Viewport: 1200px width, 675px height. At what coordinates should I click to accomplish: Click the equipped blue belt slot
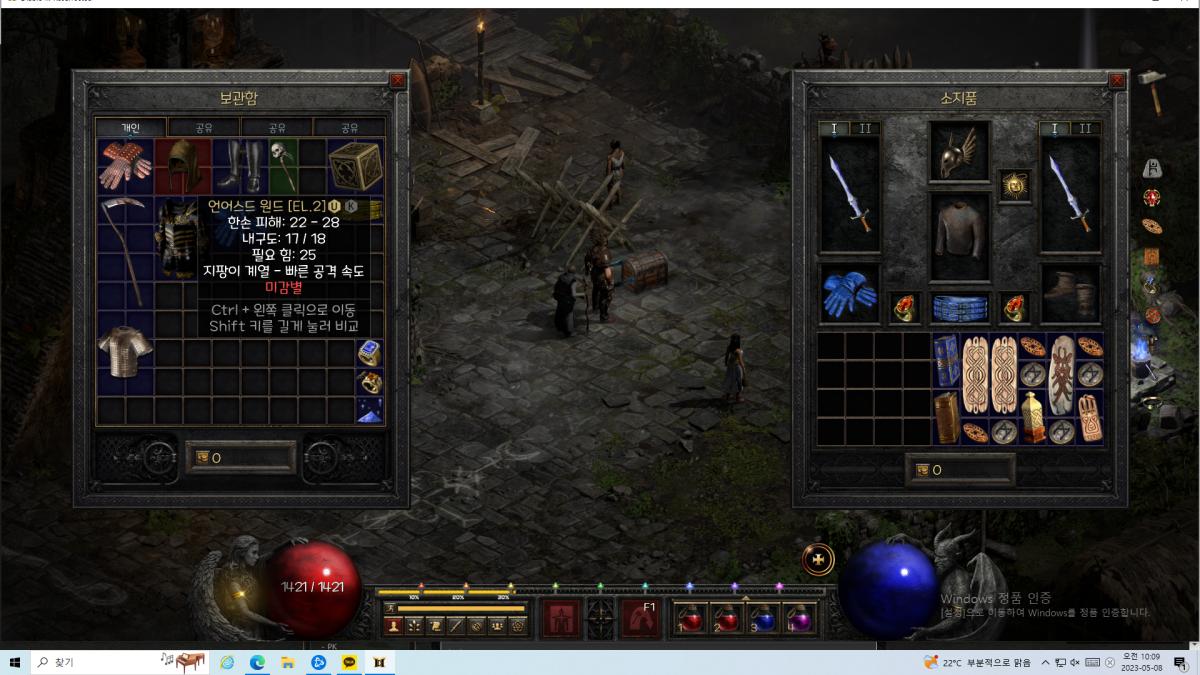tap(959, 308)
